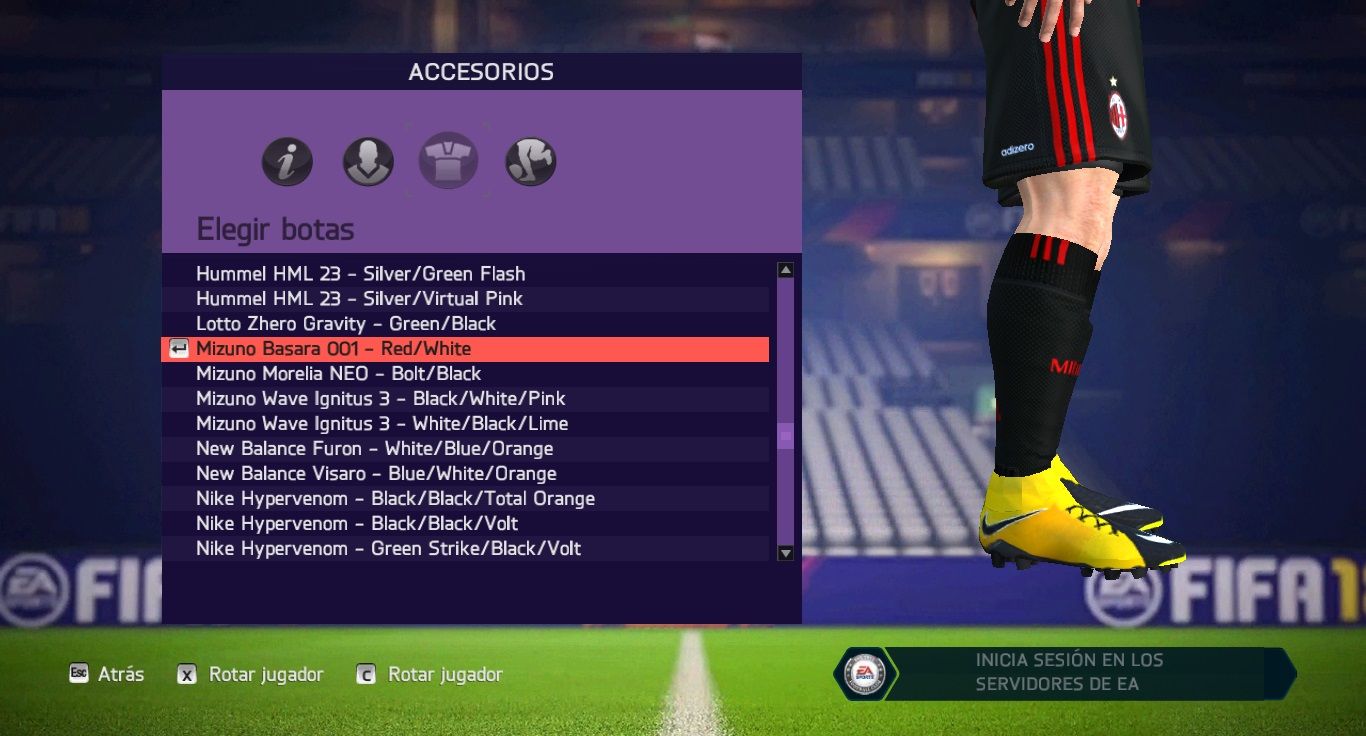The image size is (1366, 736).
Task: Choose Nike Hypervenom Black/Black/Volt boots
Action: point(357,524)
